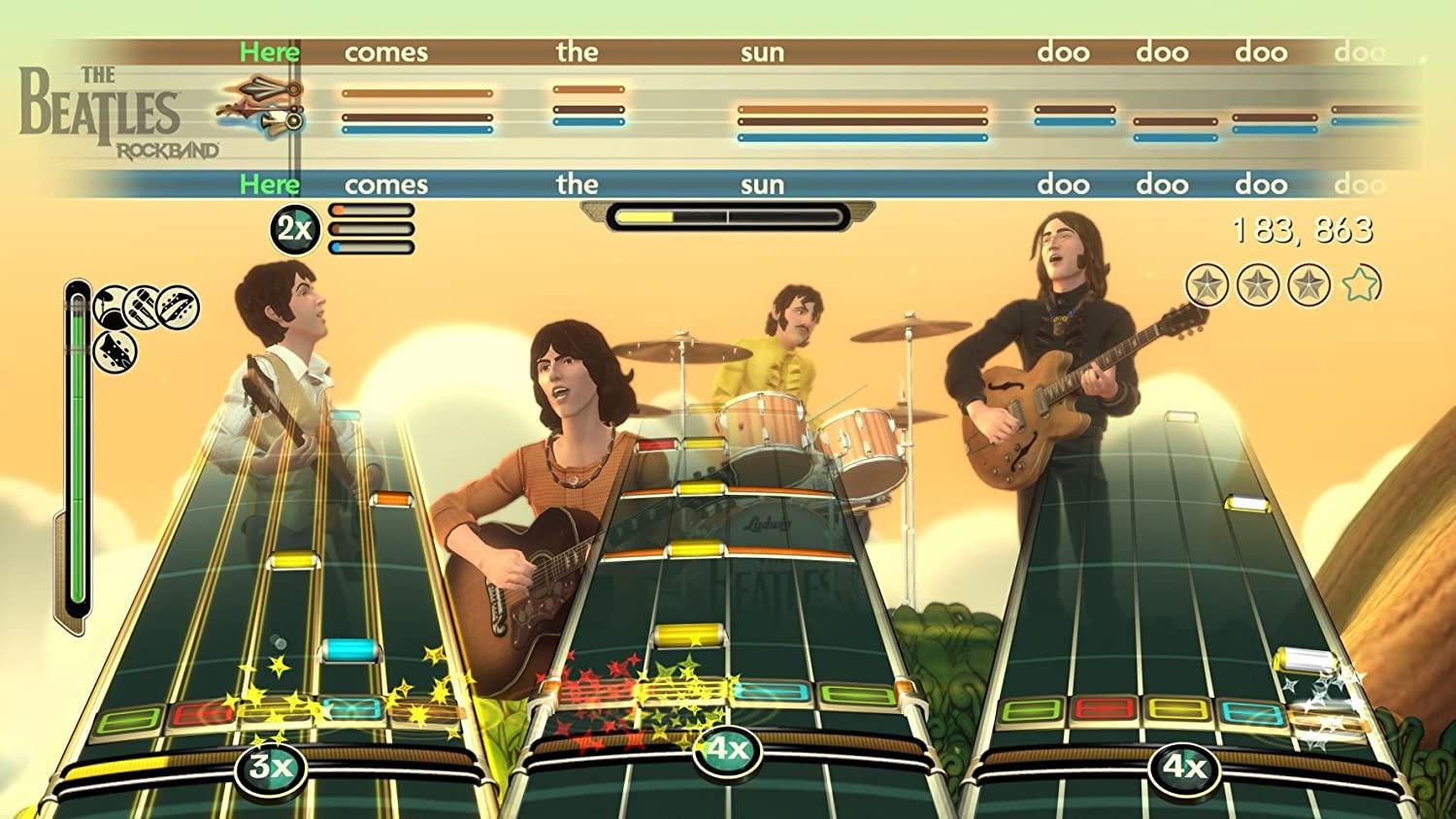Click the score 183,863 display
The height and width of the screenshot is (819, 1456).
tap(1305, 230)
